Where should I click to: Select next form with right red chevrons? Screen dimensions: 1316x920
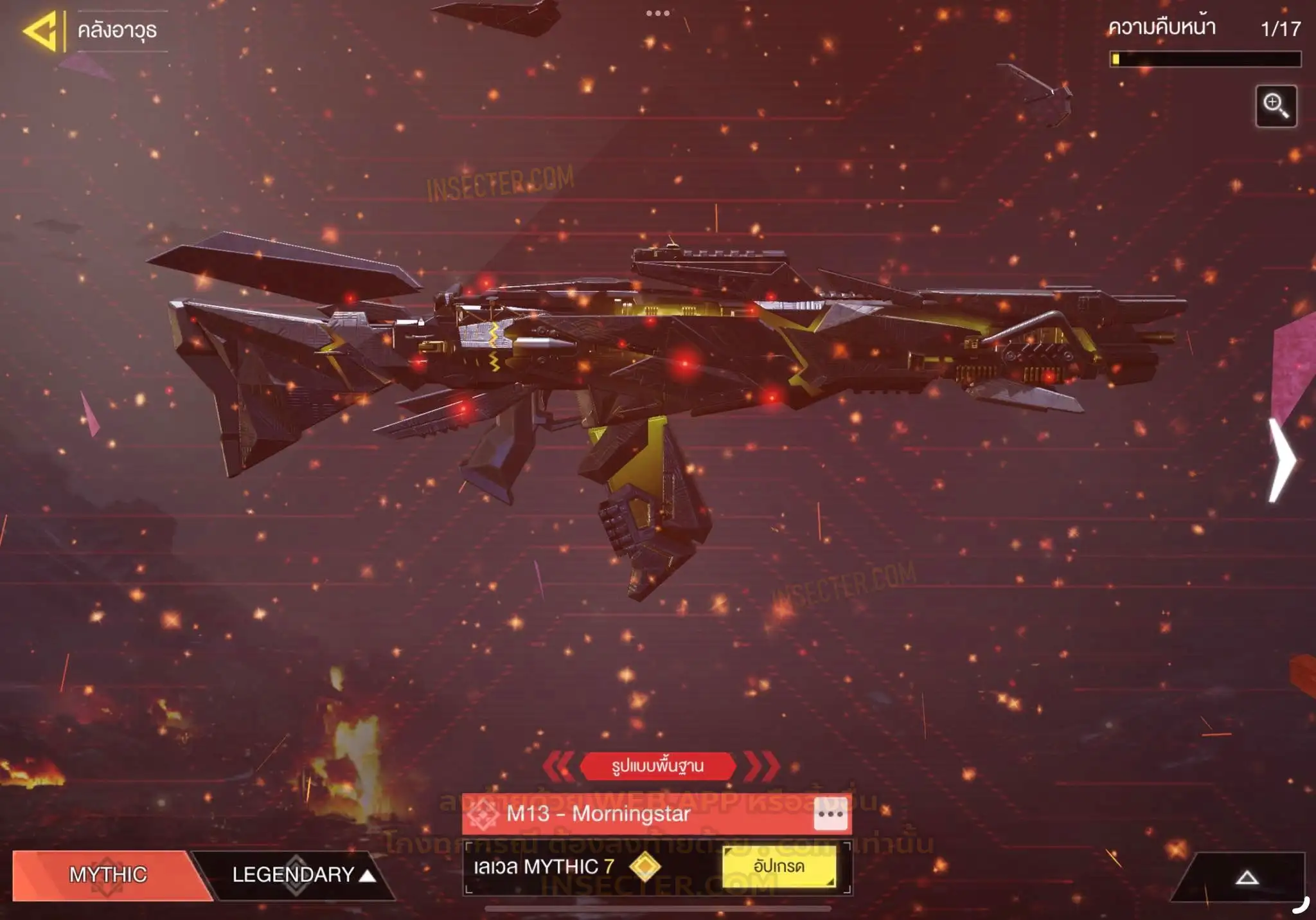pos(762,766)
